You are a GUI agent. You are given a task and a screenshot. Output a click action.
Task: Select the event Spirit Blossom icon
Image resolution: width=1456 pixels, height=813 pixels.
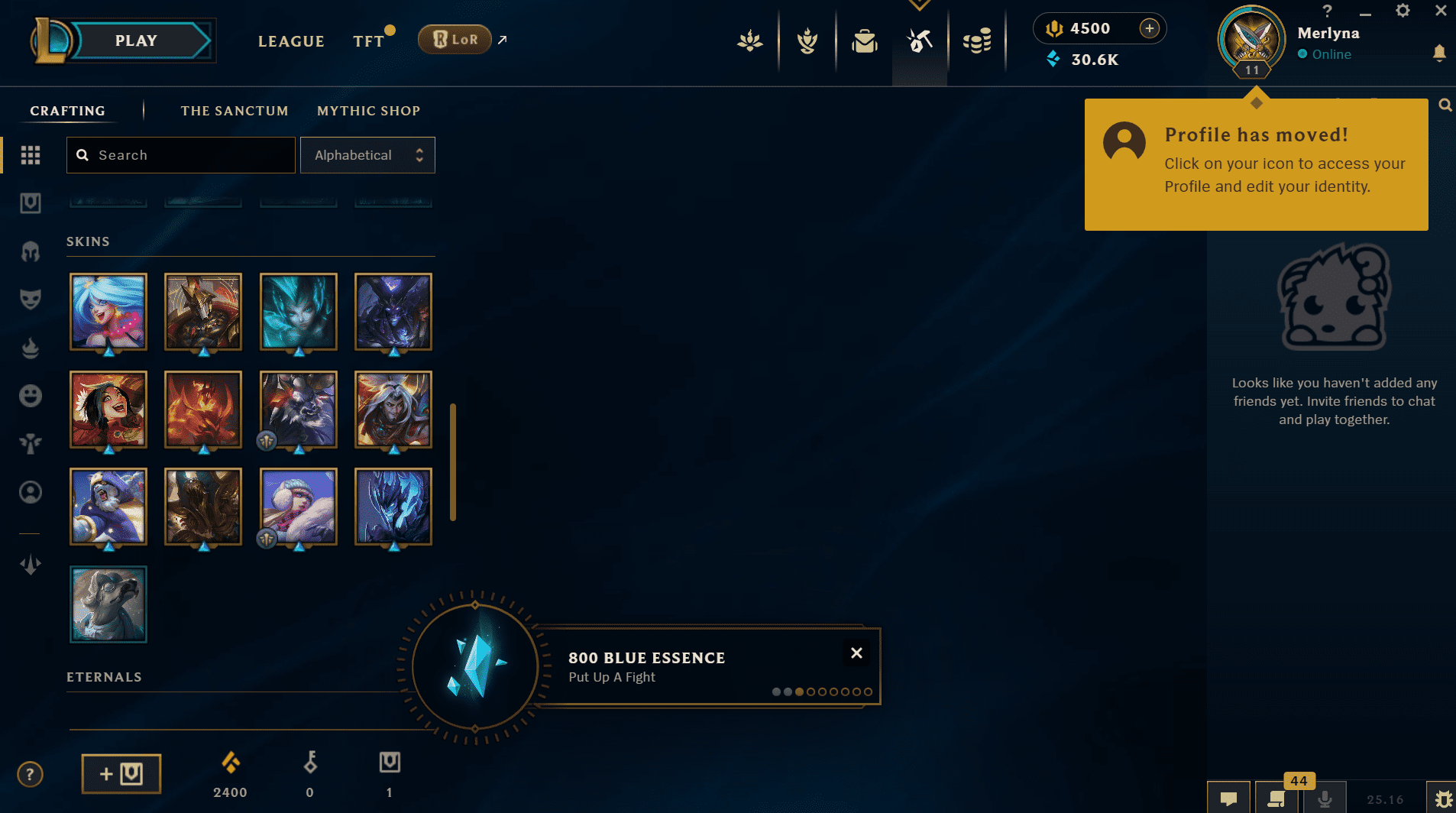(x=750, y=42)
